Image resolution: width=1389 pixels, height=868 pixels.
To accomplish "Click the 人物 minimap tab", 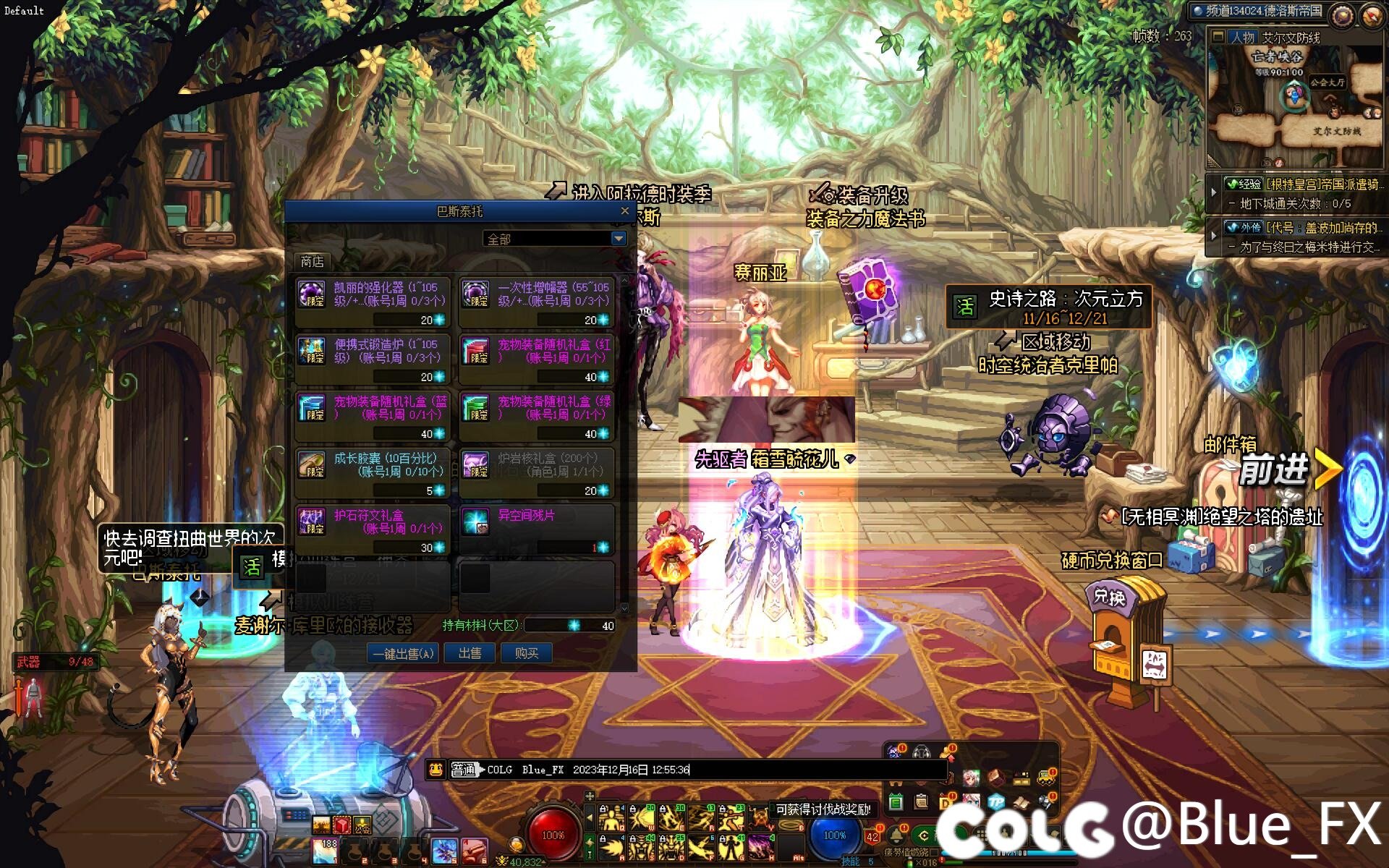I will 1243,38.
